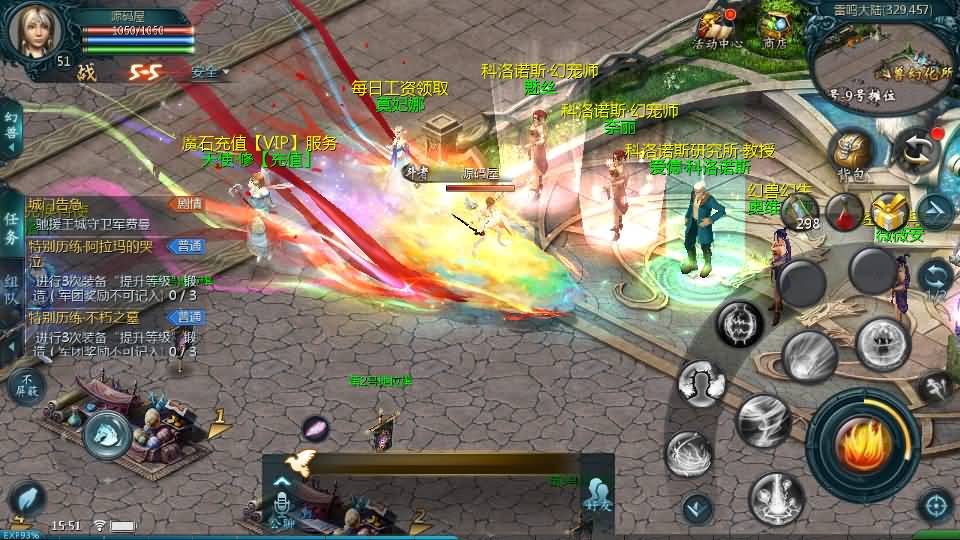
Task: Open the golden gift box
Action: point(887,212)
